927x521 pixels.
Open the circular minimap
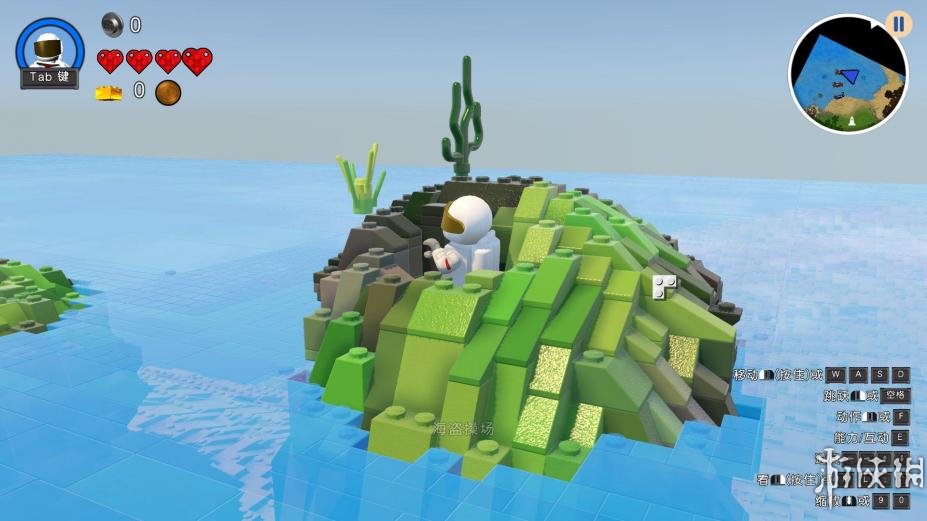click(x=846, y=76)
